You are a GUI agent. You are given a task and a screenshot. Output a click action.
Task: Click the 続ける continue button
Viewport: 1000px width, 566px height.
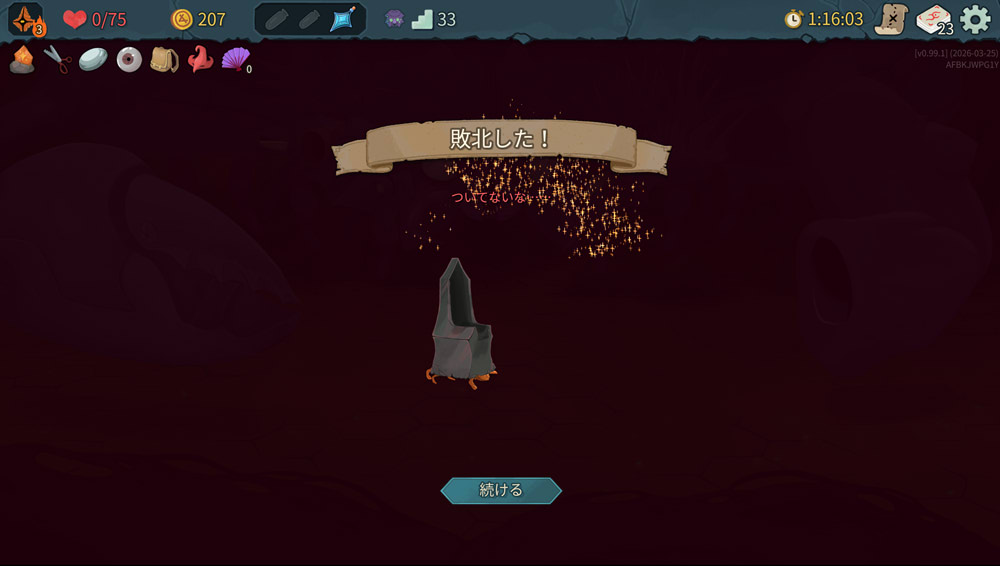pos(501,490)
